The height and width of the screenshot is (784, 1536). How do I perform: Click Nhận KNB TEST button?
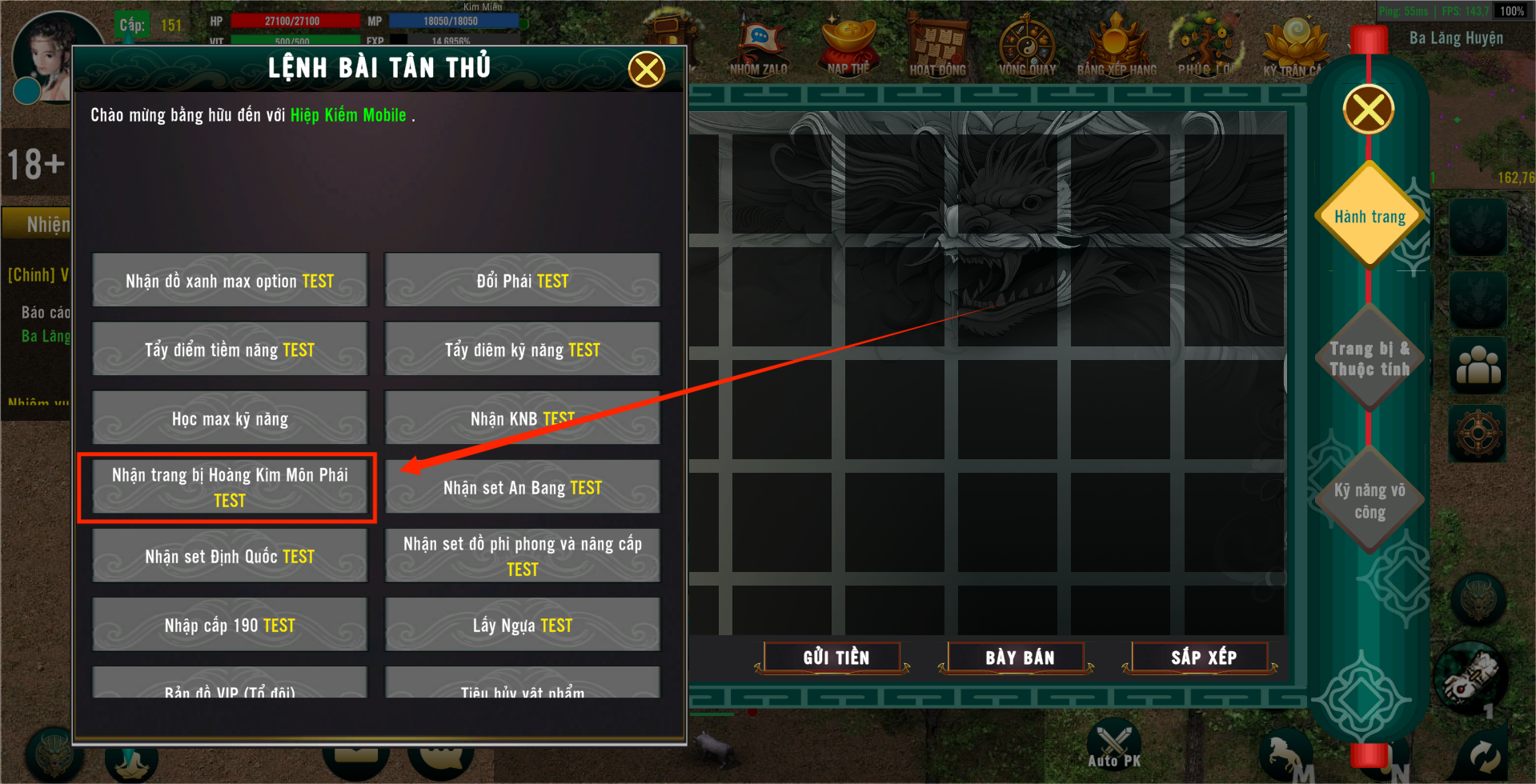coord(522,418)
